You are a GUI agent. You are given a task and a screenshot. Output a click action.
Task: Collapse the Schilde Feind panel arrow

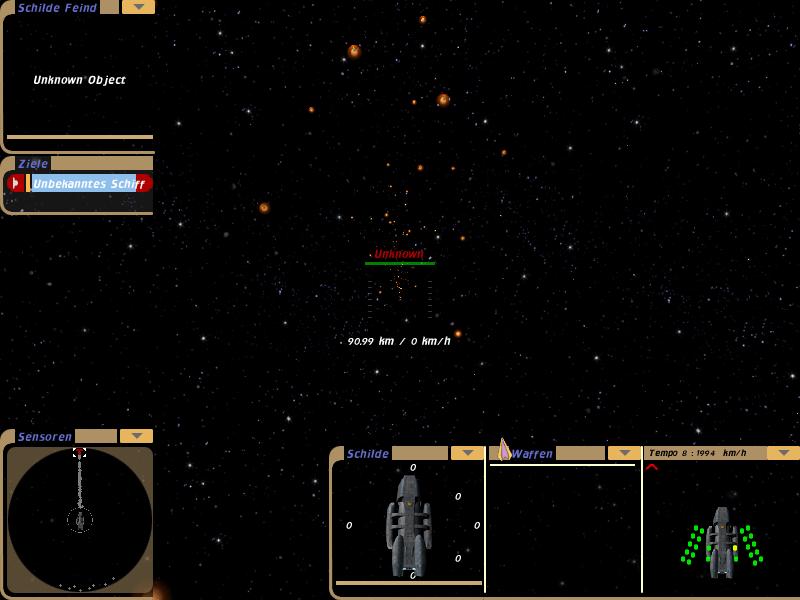click(x=138, y=7)
